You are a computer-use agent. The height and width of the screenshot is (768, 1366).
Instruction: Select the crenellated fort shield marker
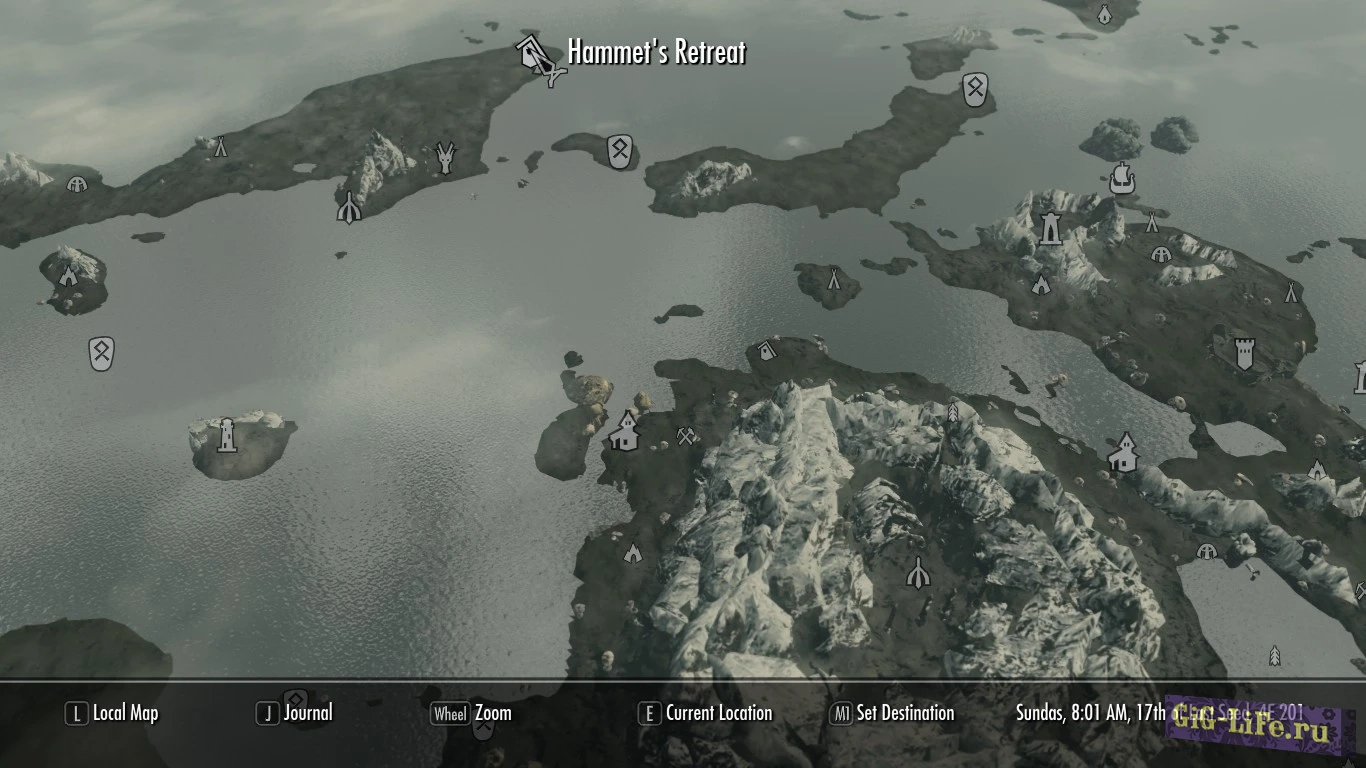pyautogui.click(x=1244, y=352)
